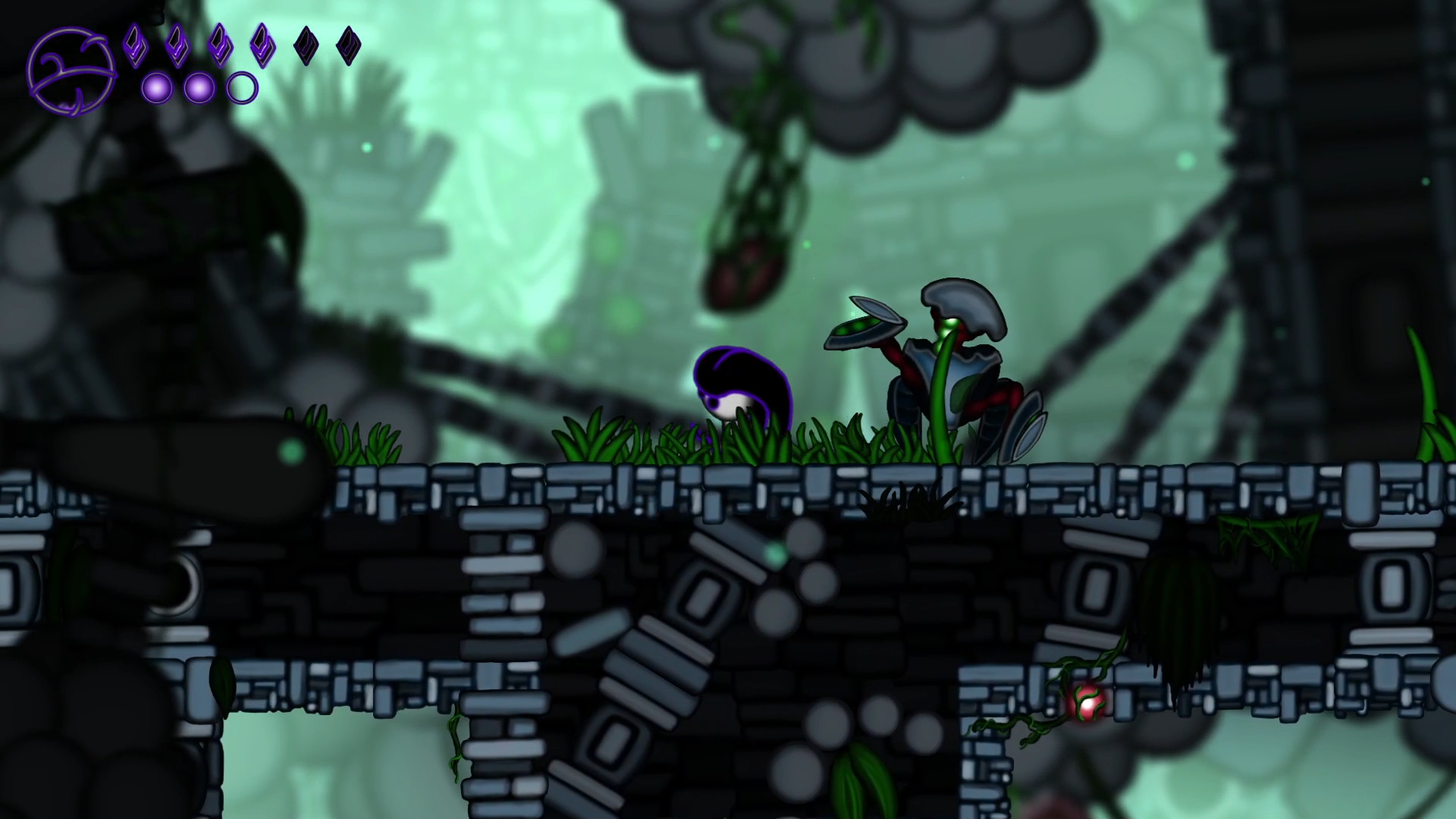The image size is (1456, 819).
Task: Click the first filled purple soul orb
Action: point(155,87)
